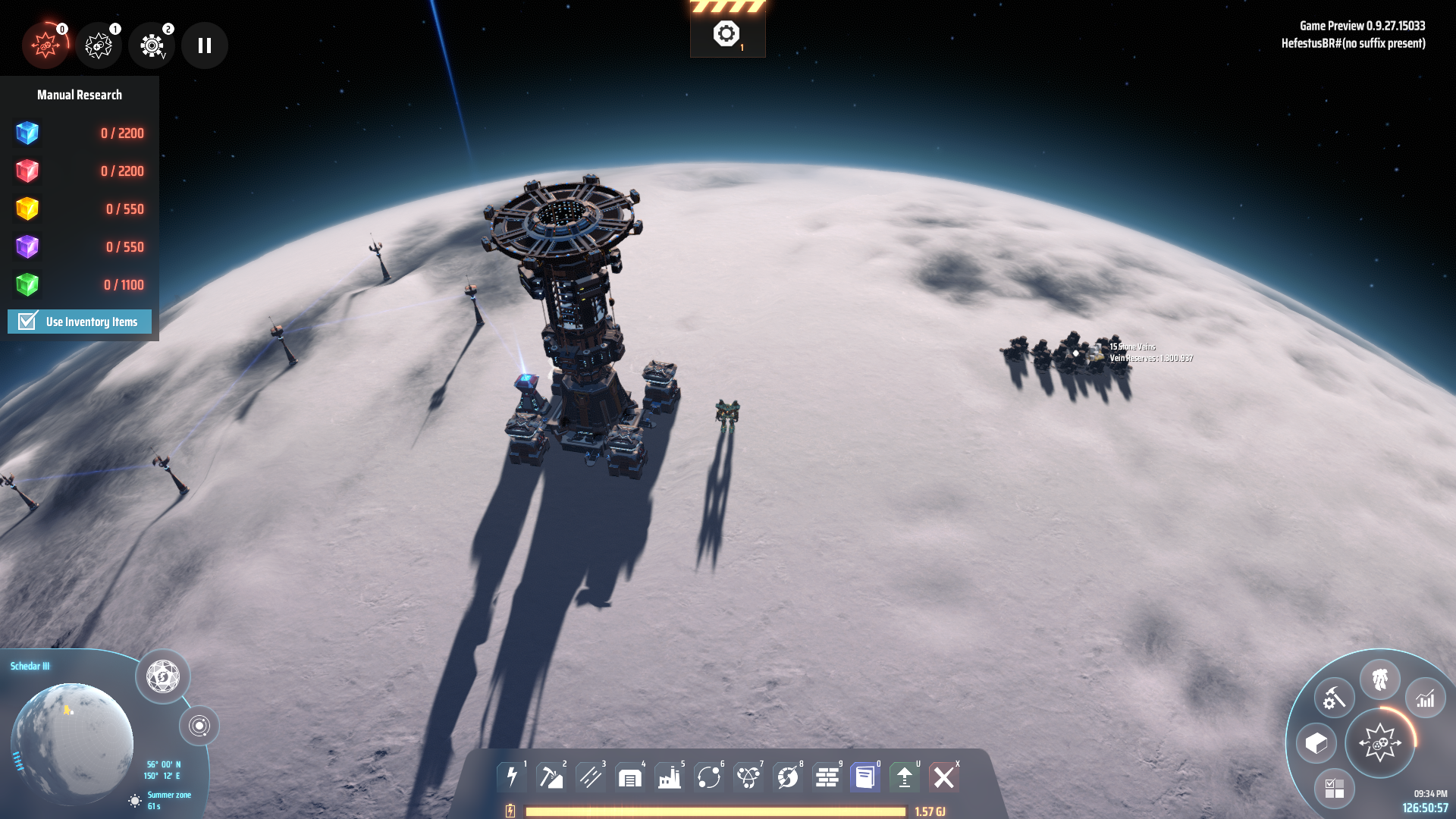
Task: Open the lightning bolt power build category
Action: 512,777
